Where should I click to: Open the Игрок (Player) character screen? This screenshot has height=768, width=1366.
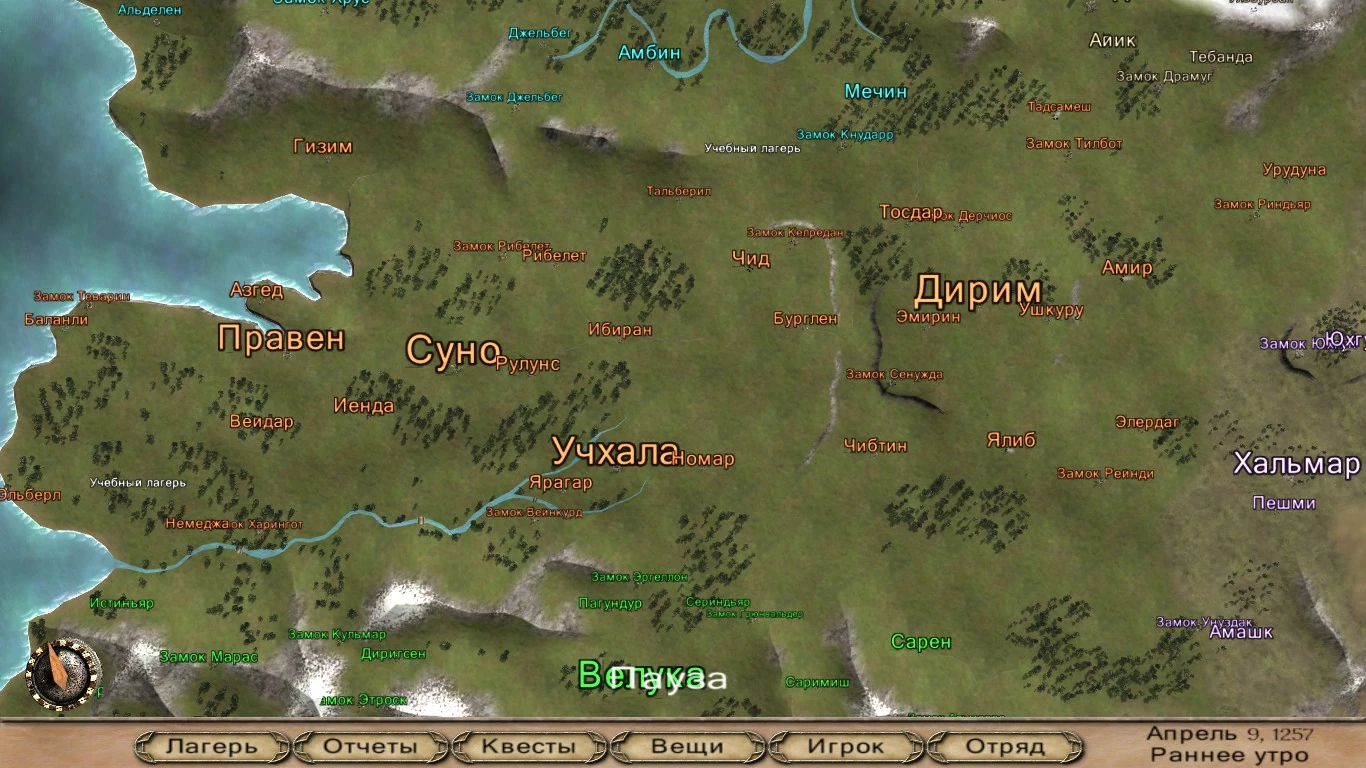coord(845,746)
